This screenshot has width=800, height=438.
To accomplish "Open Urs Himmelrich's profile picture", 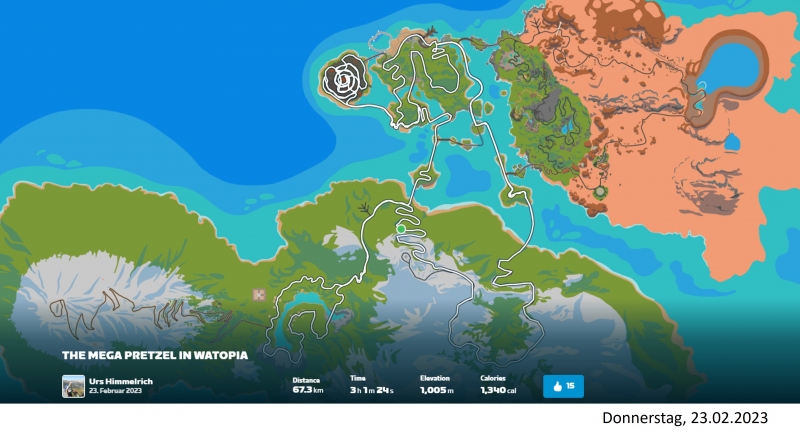I will (x=73, y=386).
